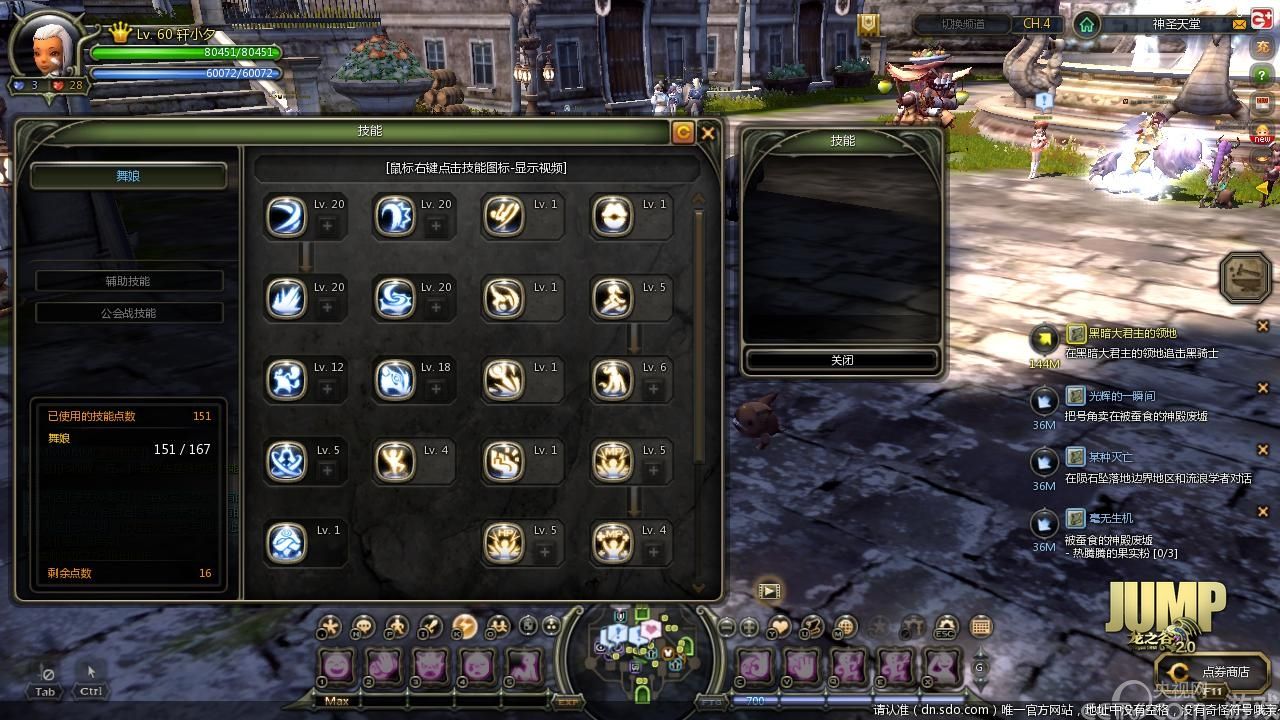Select the 某种灭亡 quest entry
The height and width of the screenshot is (720, 1280).
(1110, 457)
